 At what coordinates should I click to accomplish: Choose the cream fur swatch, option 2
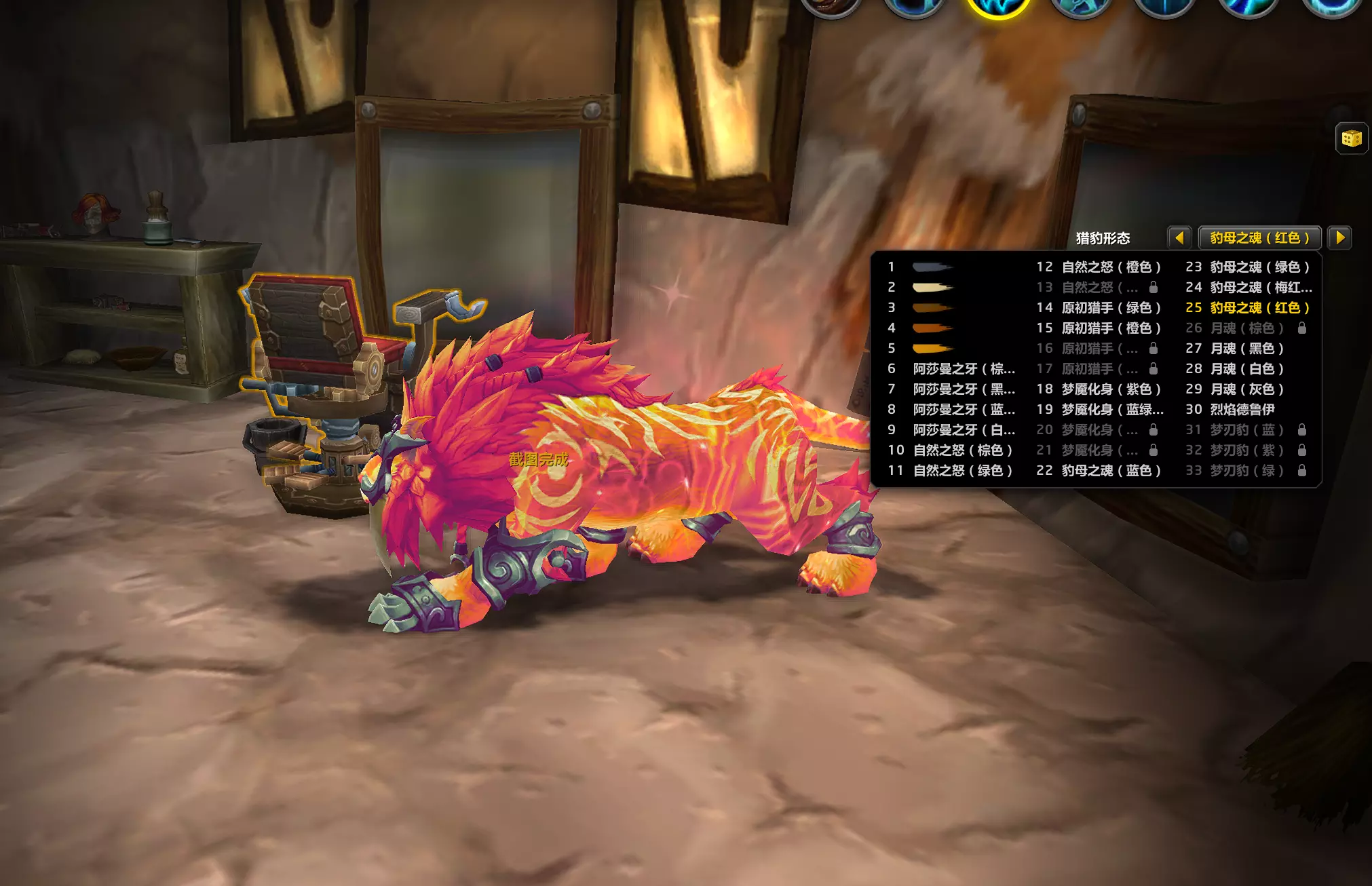tap(932, 288)
